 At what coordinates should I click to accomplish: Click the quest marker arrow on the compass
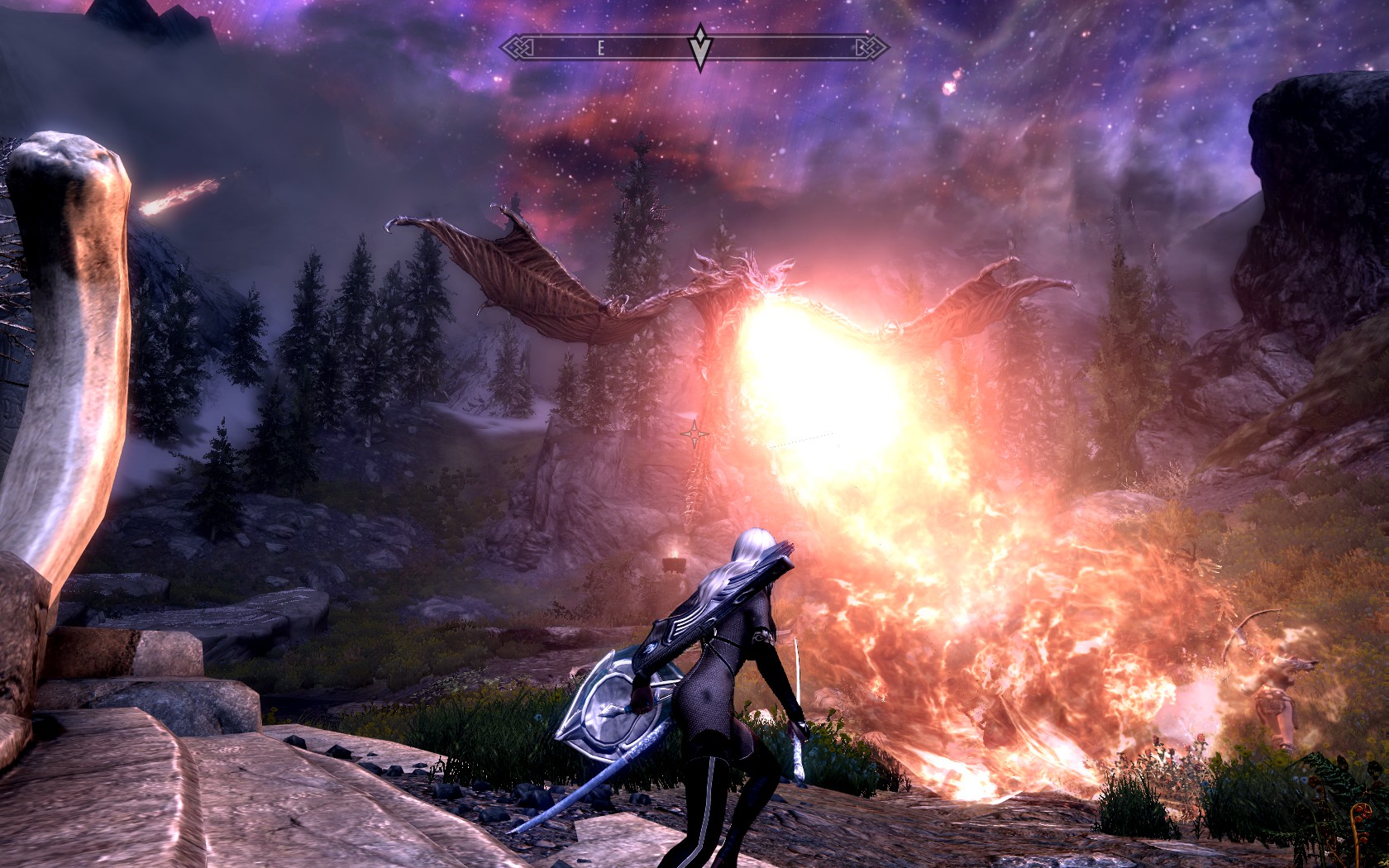pos(700,48)
